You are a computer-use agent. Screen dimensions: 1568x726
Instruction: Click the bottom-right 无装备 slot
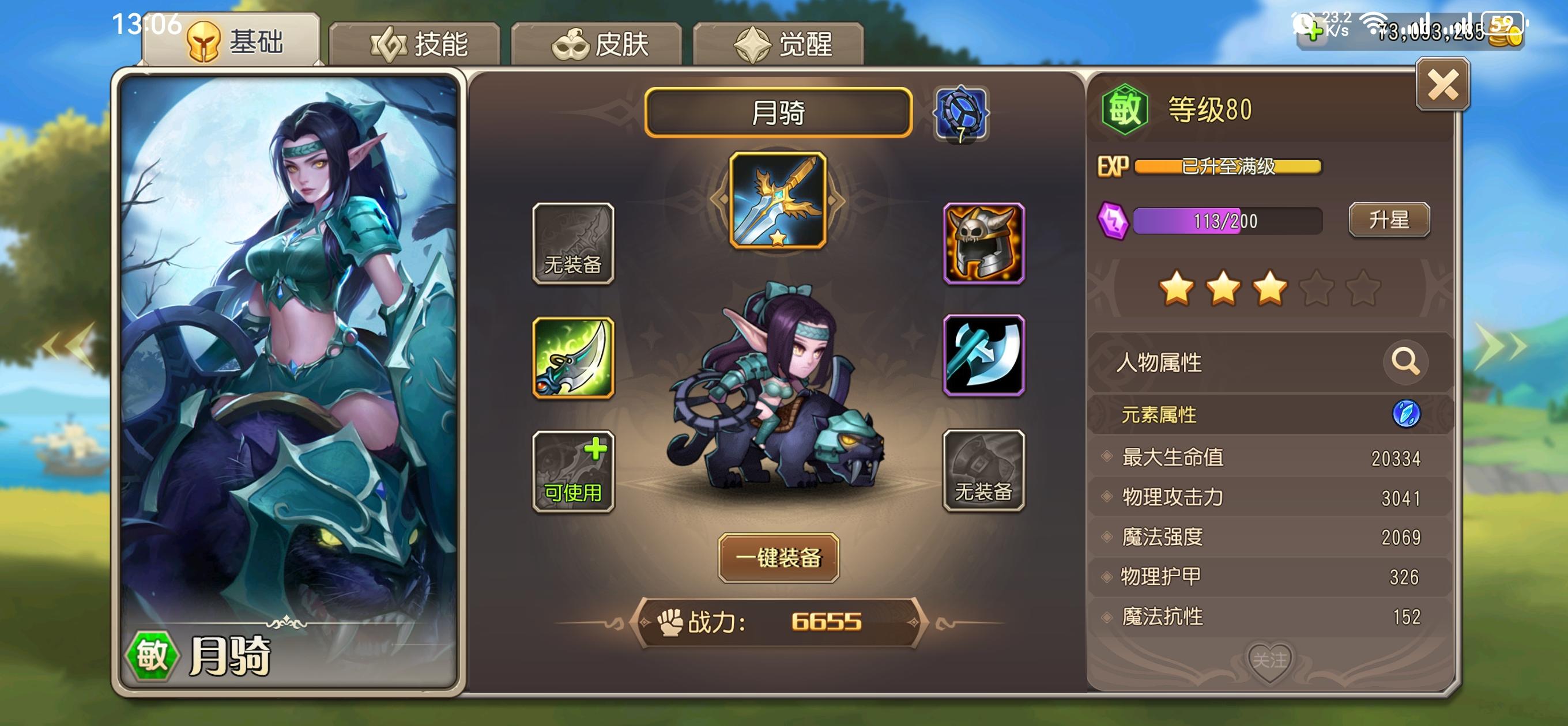click(983, 472)
